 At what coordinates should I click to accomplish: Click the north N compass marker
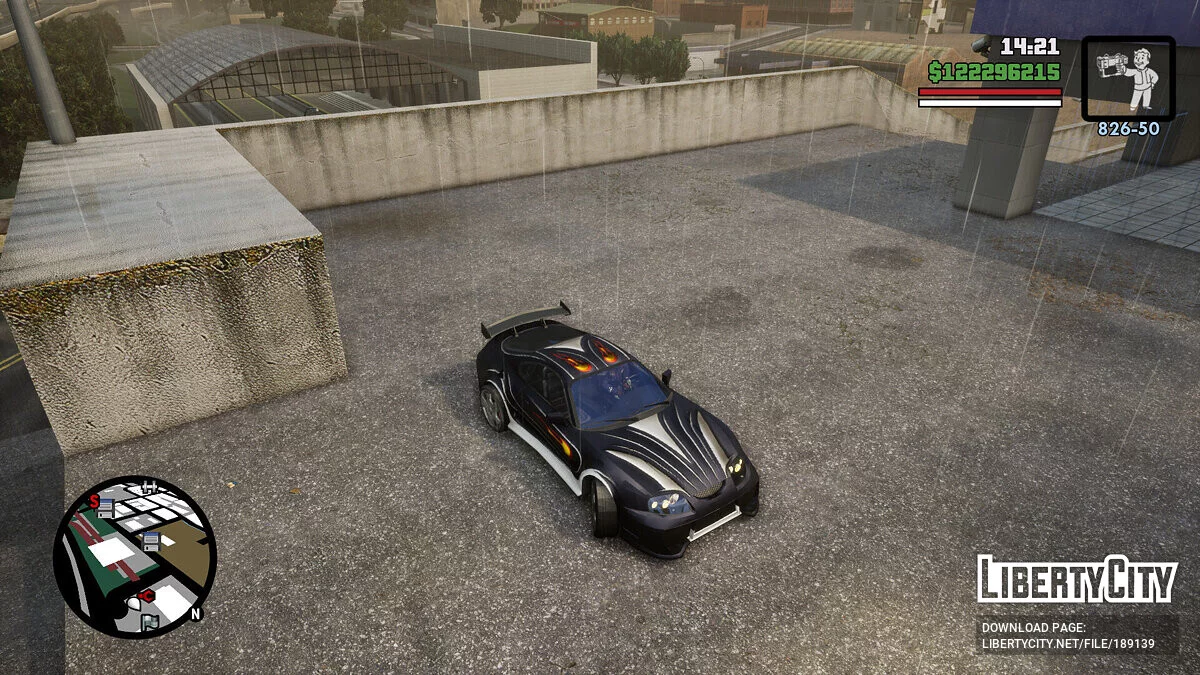click(x=196, y=614)
